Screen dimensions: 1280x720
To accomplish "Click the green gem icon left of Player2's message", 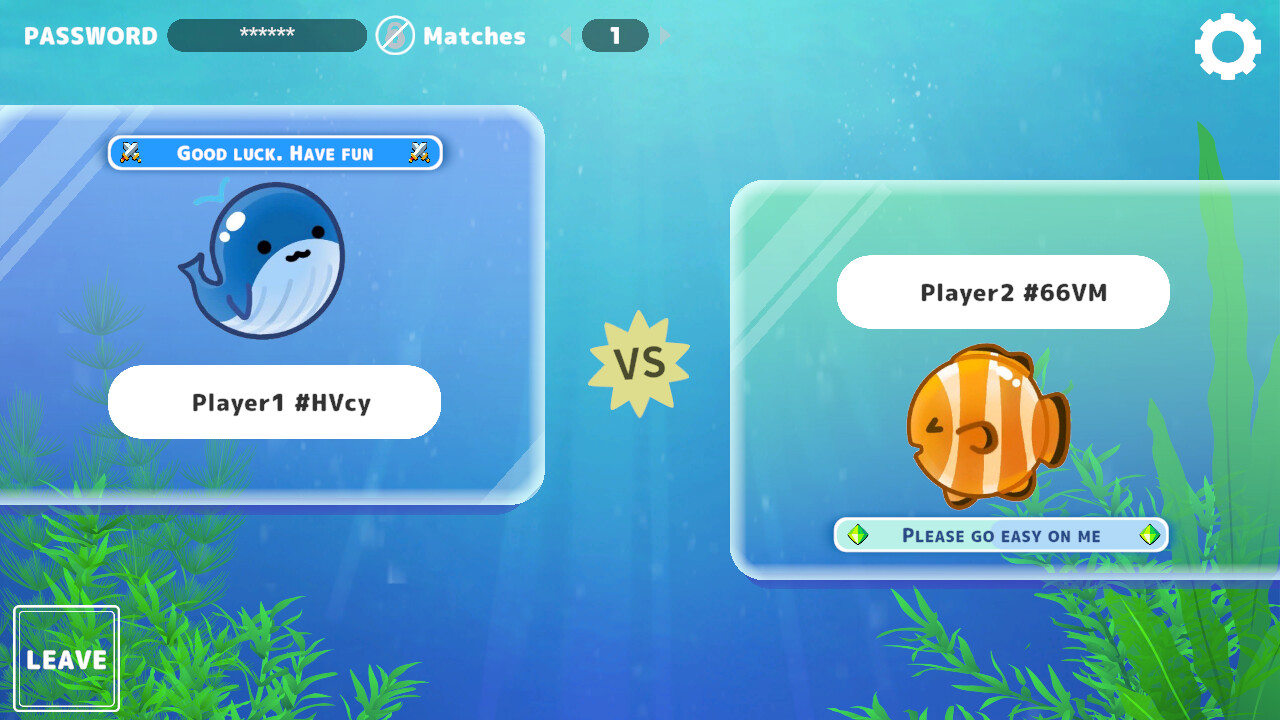I will click(856, 535).
